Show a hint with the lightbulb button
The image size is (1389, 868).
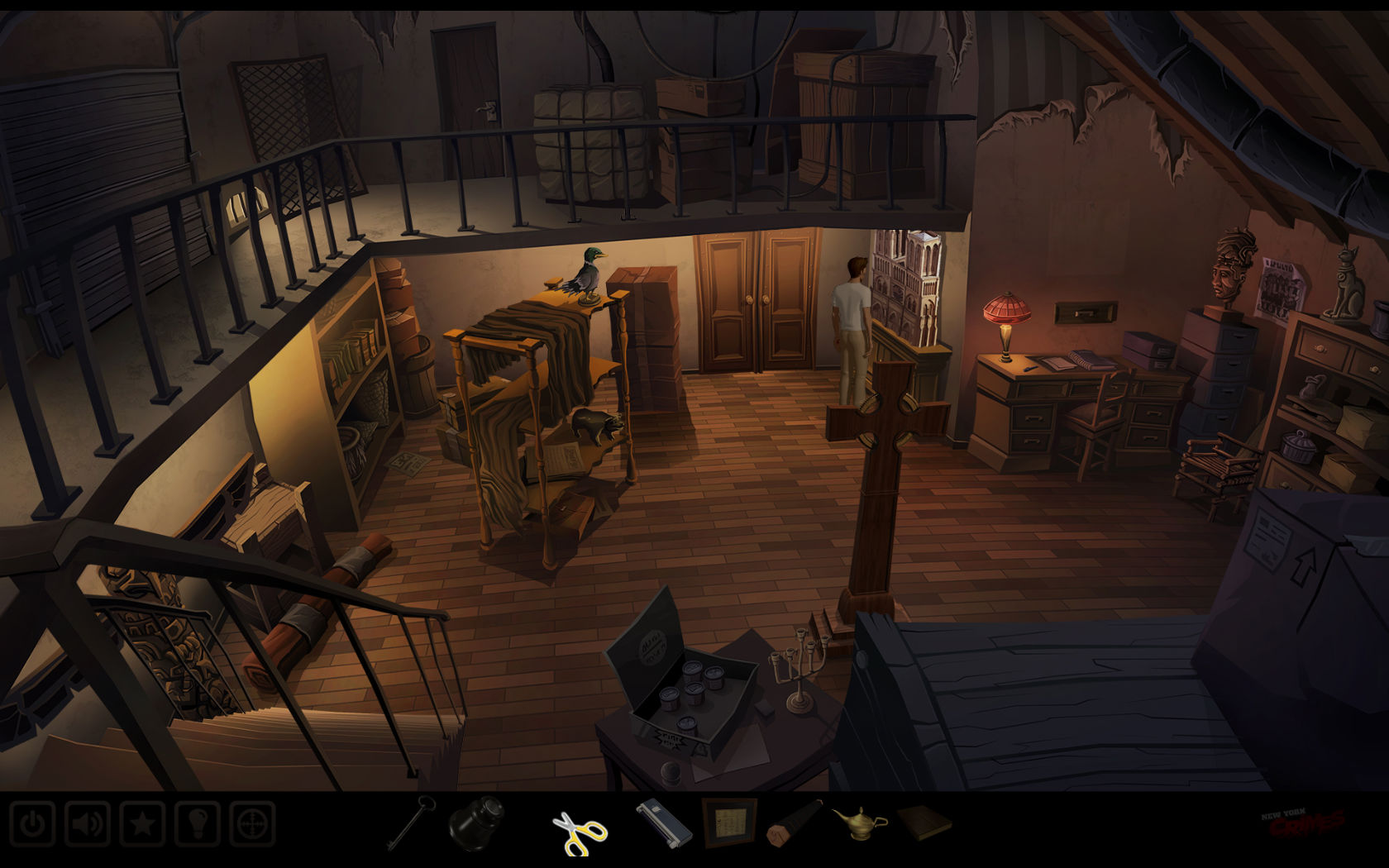(197, 824)
